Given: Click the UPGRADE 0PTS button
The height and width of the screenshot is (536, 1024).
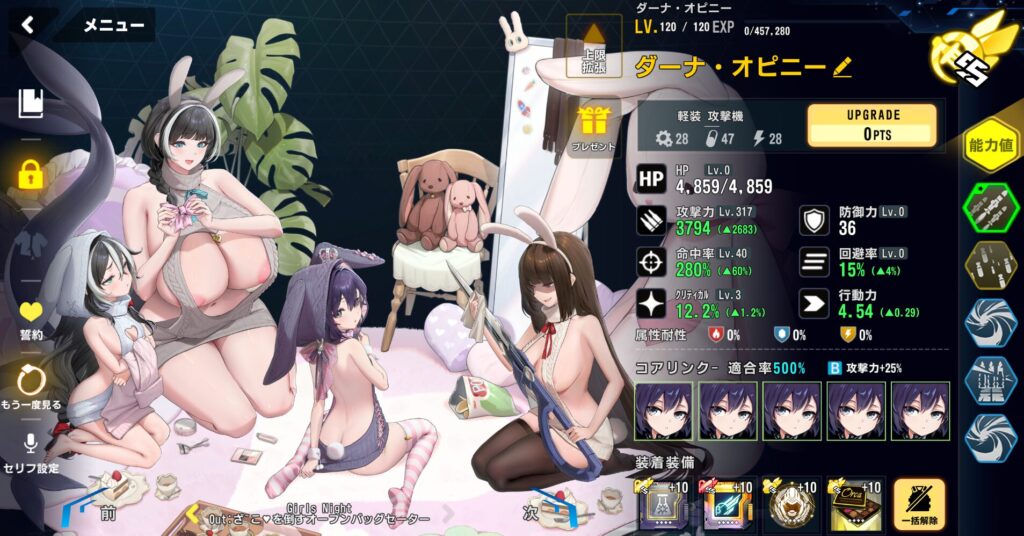Looking at the screenshot, I should (872, 126).
